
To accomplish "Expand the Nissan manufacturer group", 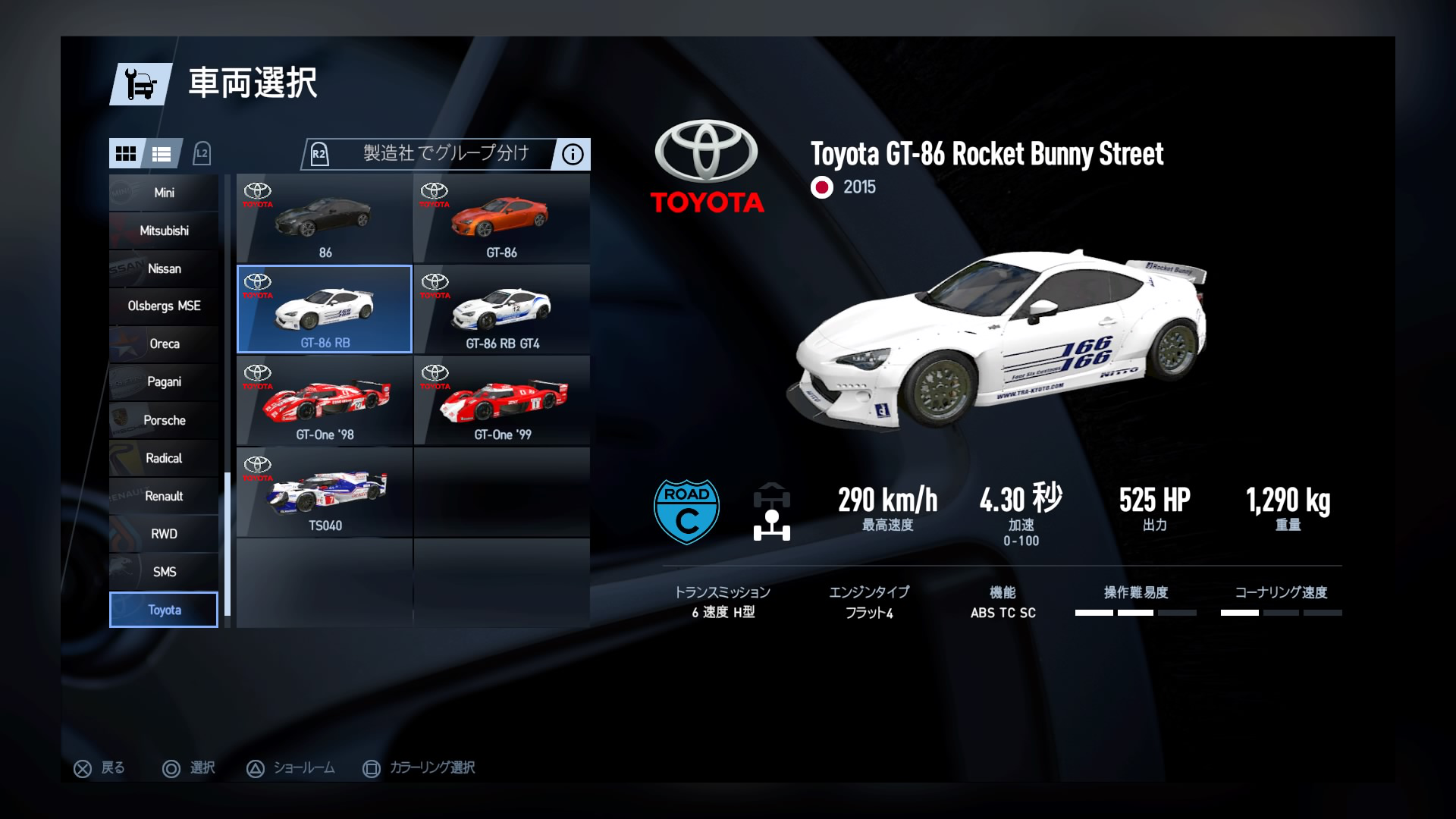I will 163,268.
